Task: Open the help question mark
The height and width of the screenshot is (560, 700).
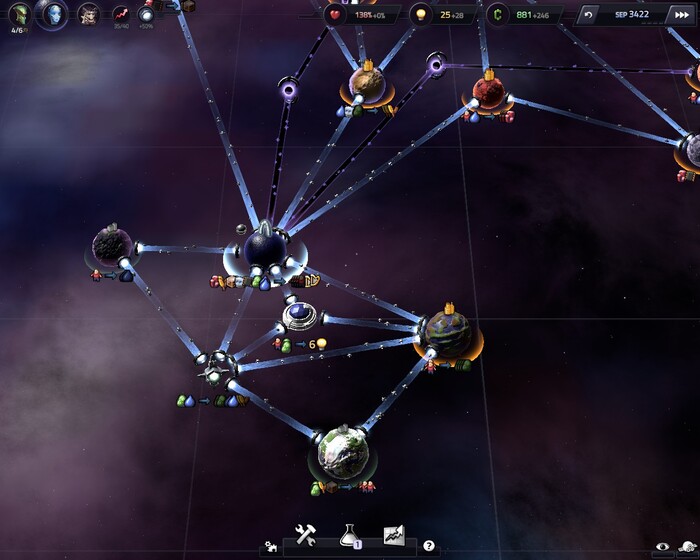Action: (429, 546)
